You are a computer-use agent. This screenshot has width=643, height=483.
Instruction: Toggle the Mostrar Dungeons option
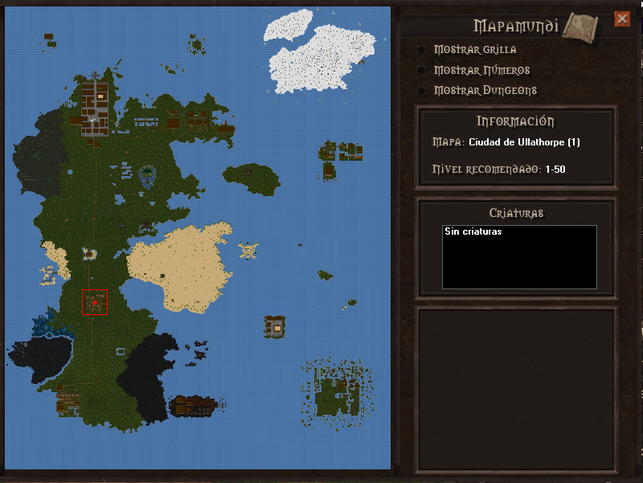[421, 90]
